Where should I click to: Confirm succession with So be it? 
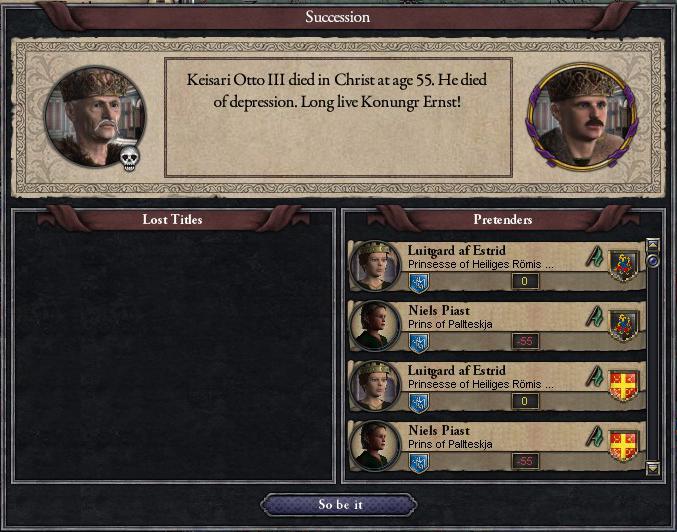[338, 505]
